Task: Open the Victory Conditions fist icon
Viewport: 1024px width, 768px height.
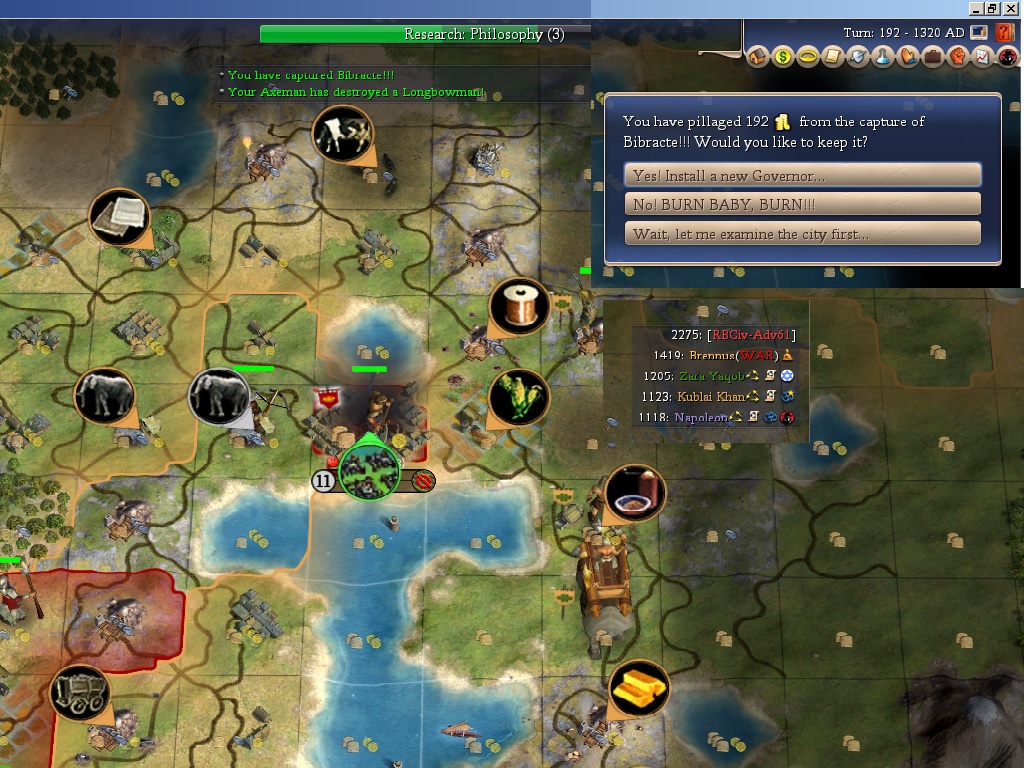Action: [957, 58]
